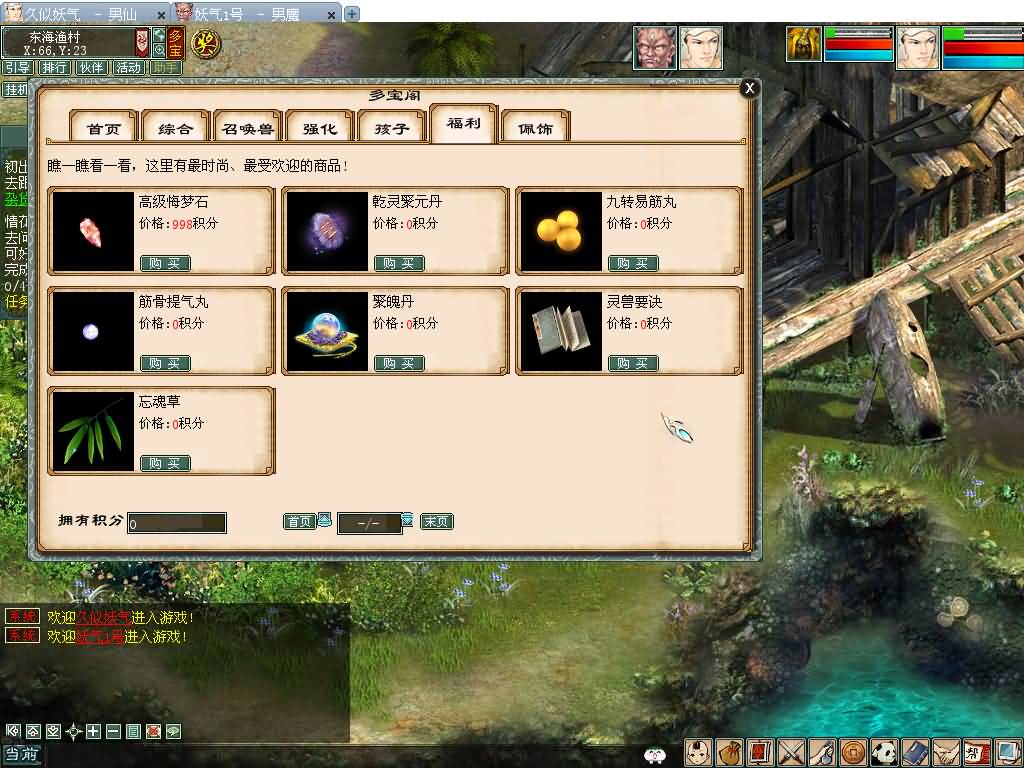Image resolution: width=1024 pixels, height=768 pixels.
Task: Open the panda pet icon
Action: pos(883,752)
